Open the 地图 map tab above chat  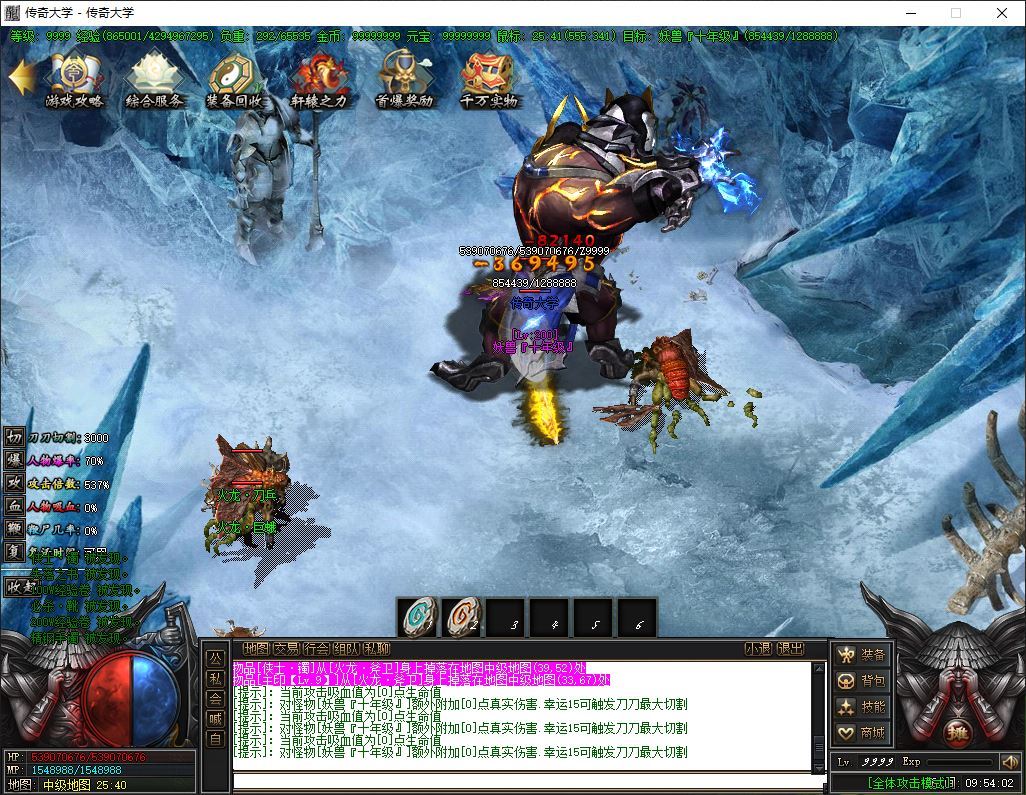256,648
